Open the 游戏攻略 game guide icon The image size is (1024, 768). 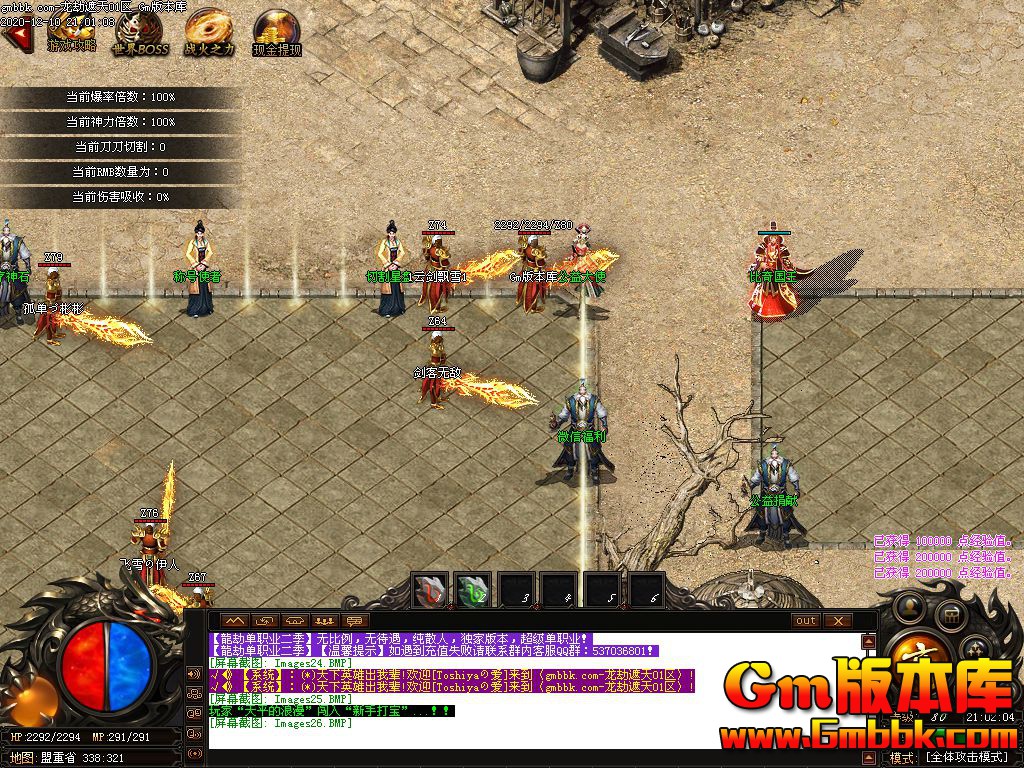[71, 30]
